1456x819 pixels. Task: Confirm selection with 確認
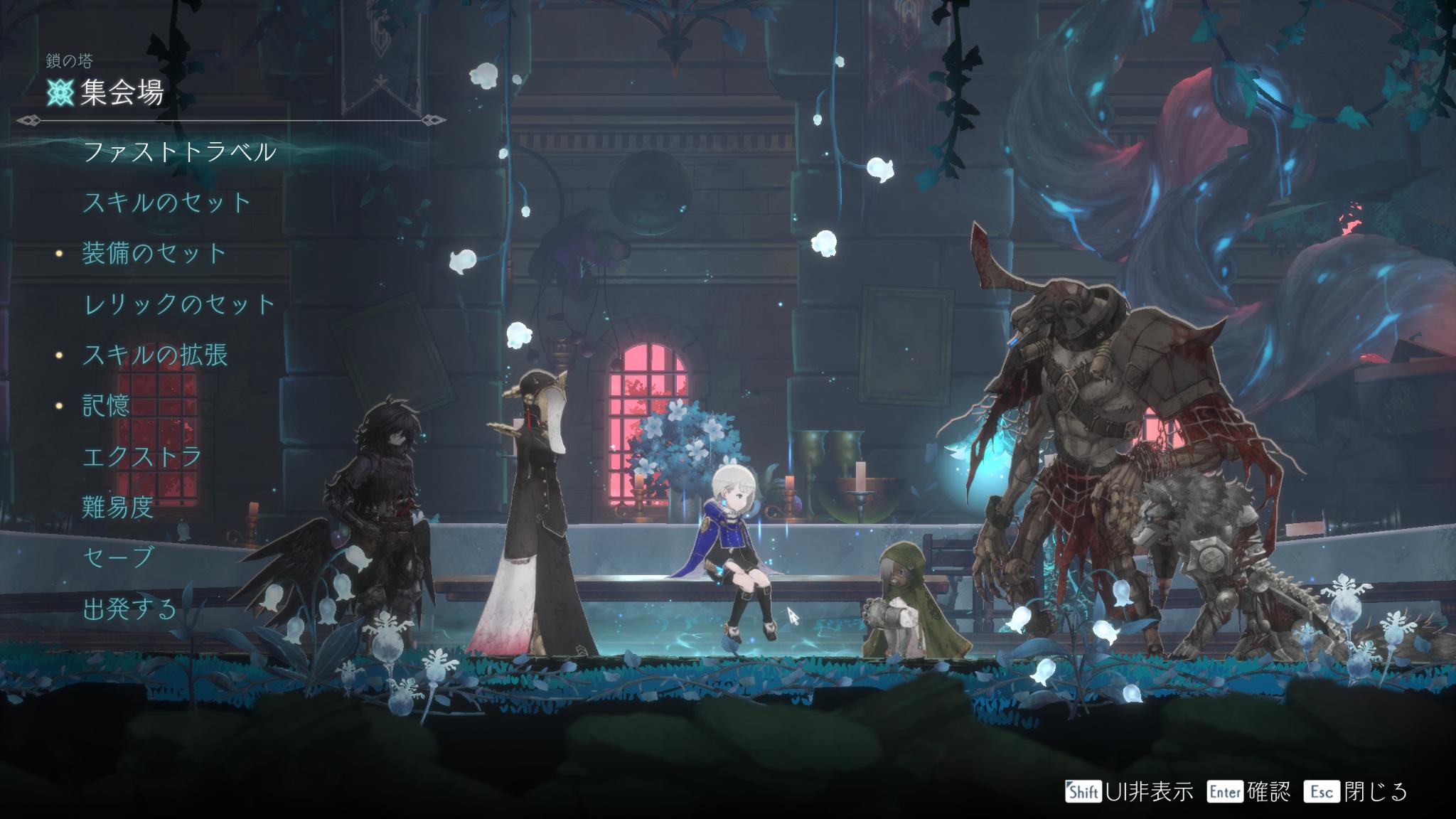(x=1248, y=791)
